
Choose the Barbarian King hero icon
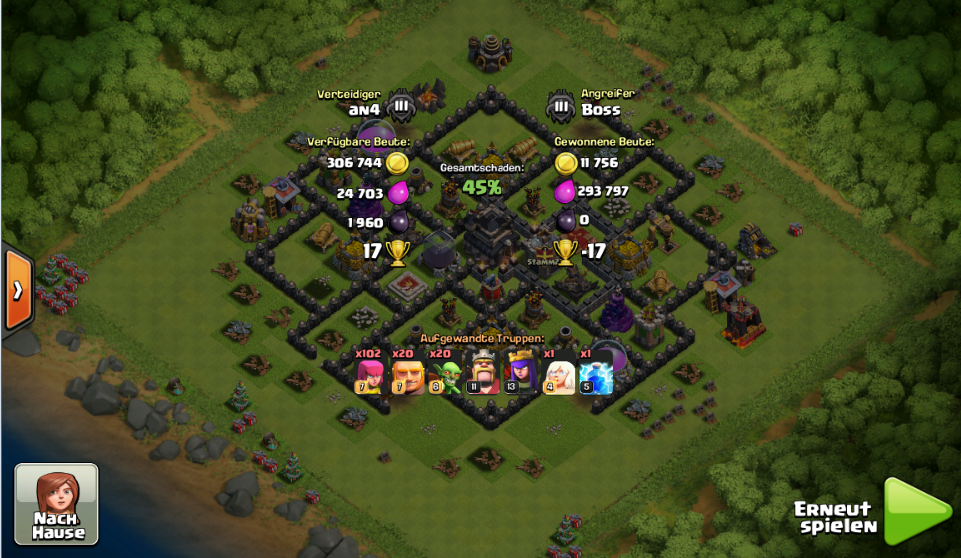(x=484, y=377)
